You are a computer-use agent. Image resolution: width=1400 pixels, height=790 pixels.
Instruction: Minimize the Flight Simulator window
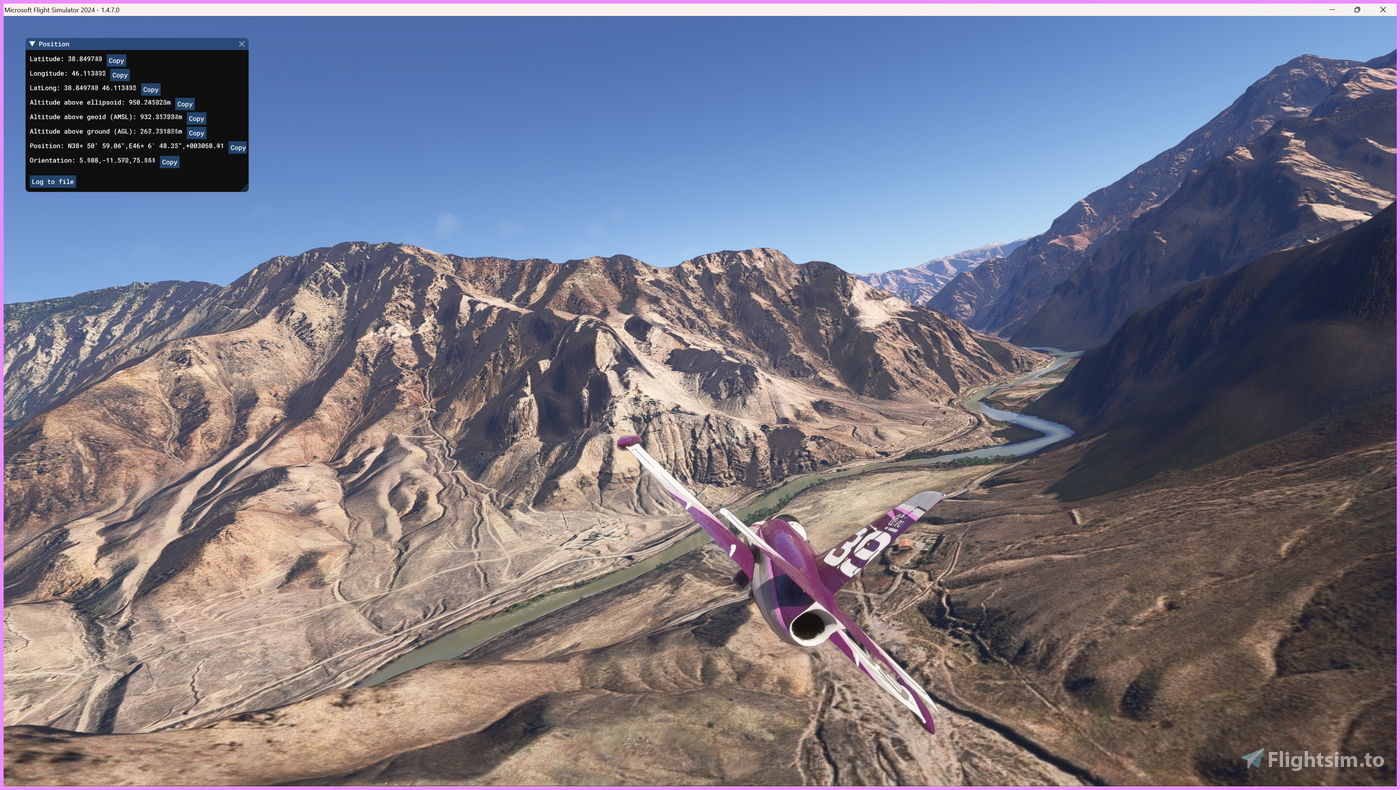point(1330,8)
